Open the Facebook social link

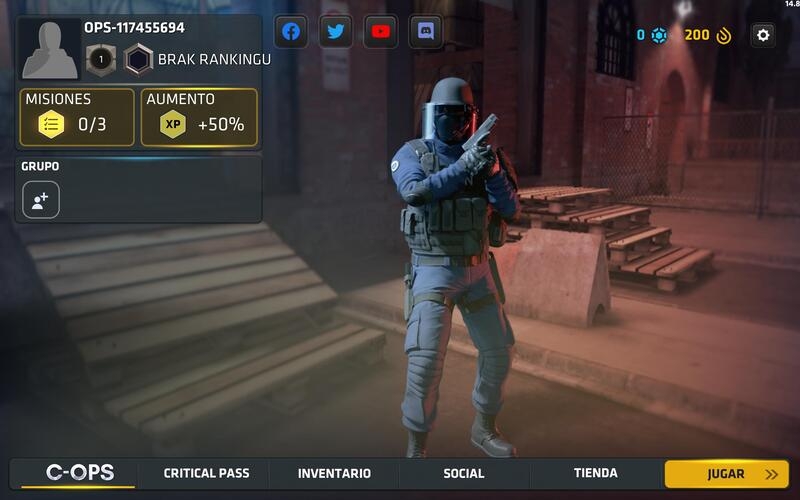click(x=291, y=31)
